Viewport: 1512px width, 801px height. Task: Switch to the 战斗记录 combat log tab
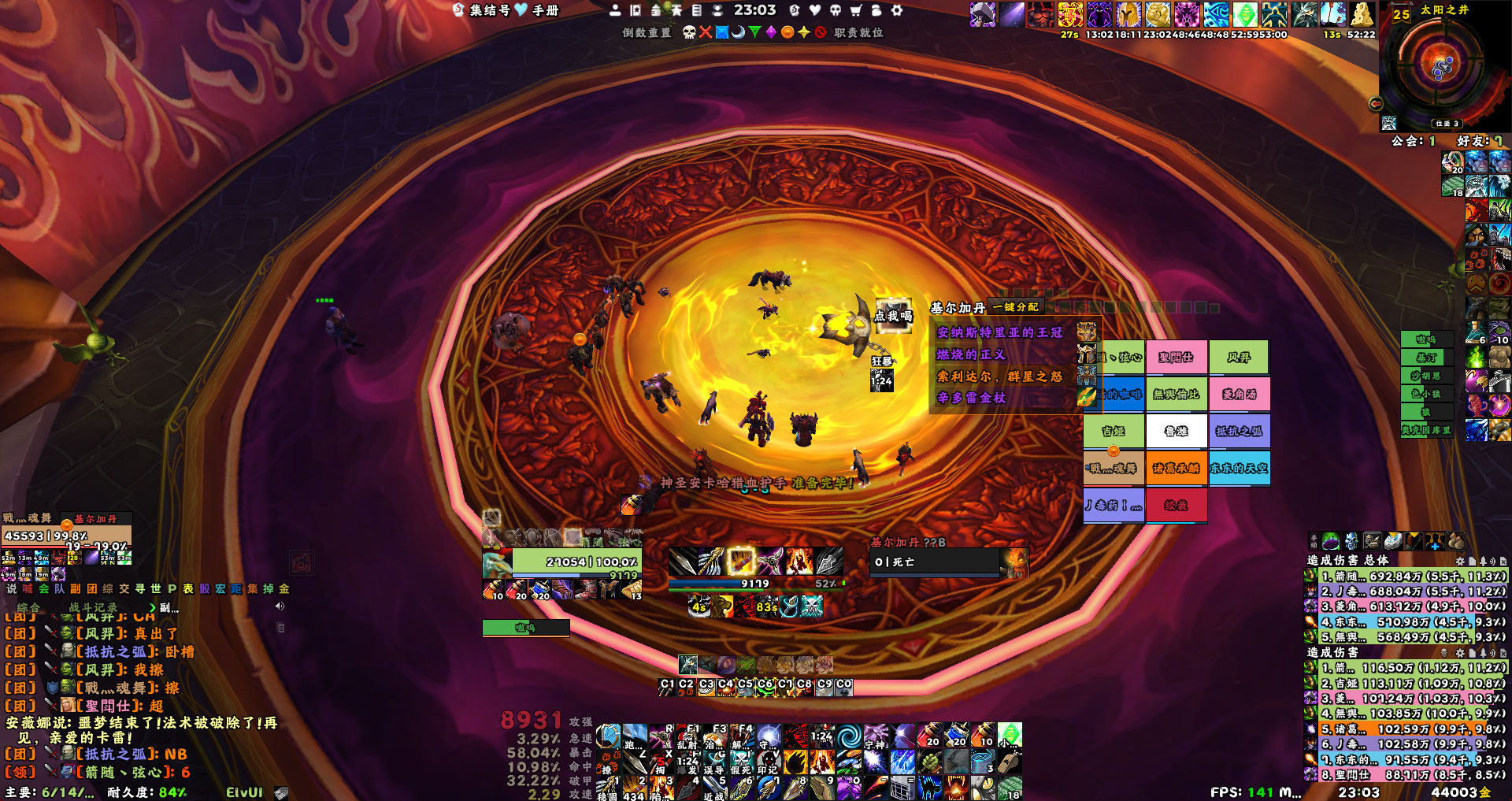93,607
